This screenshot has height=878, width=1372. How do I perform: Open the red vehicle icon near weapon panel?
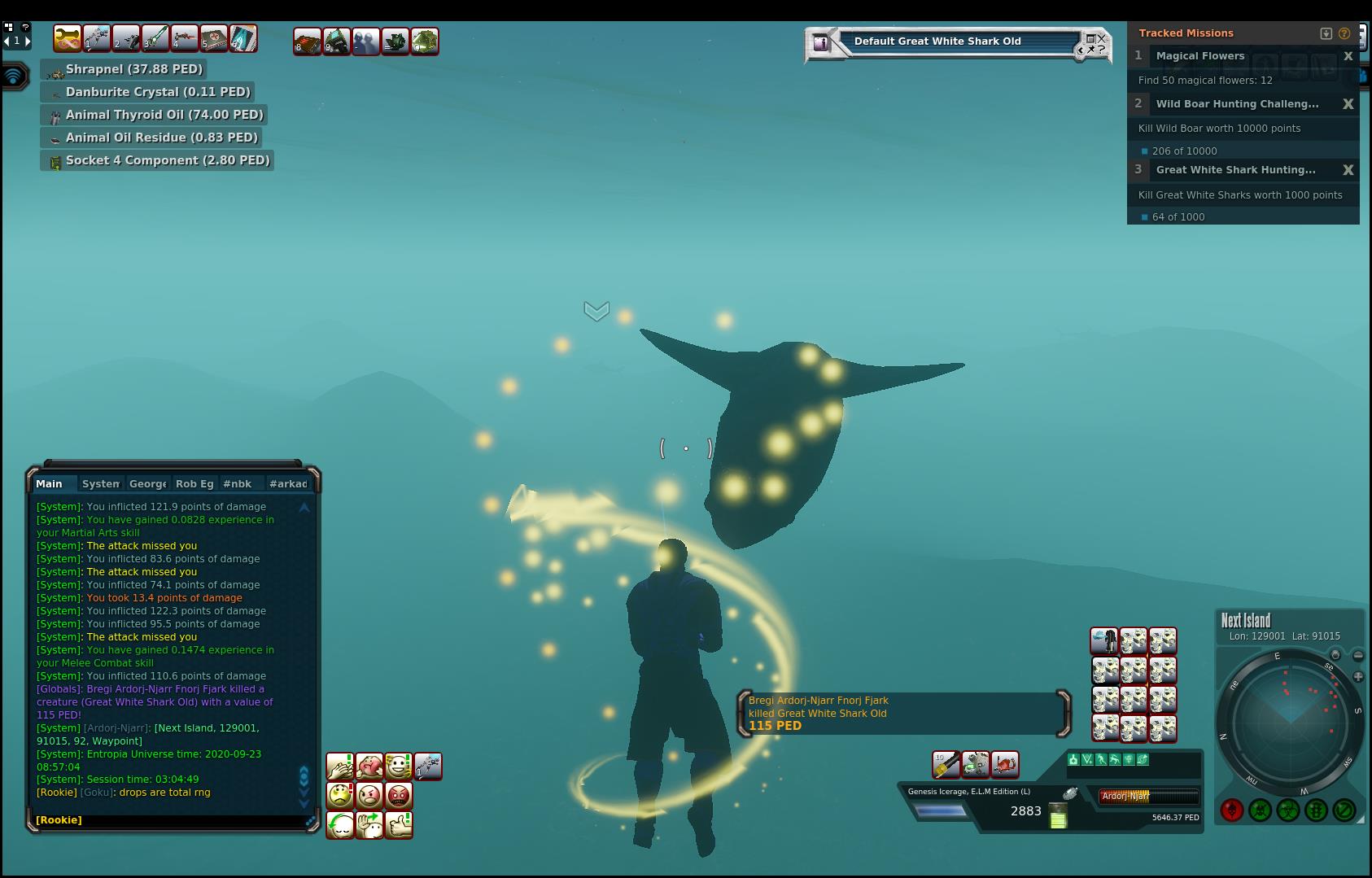(1005, 764)
